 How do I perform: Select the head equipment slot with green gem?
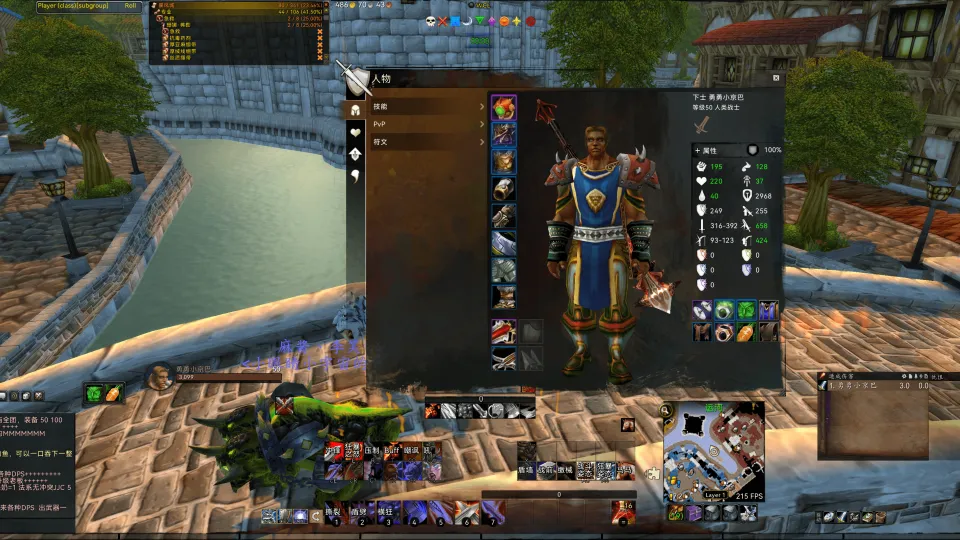pos(503,107)
